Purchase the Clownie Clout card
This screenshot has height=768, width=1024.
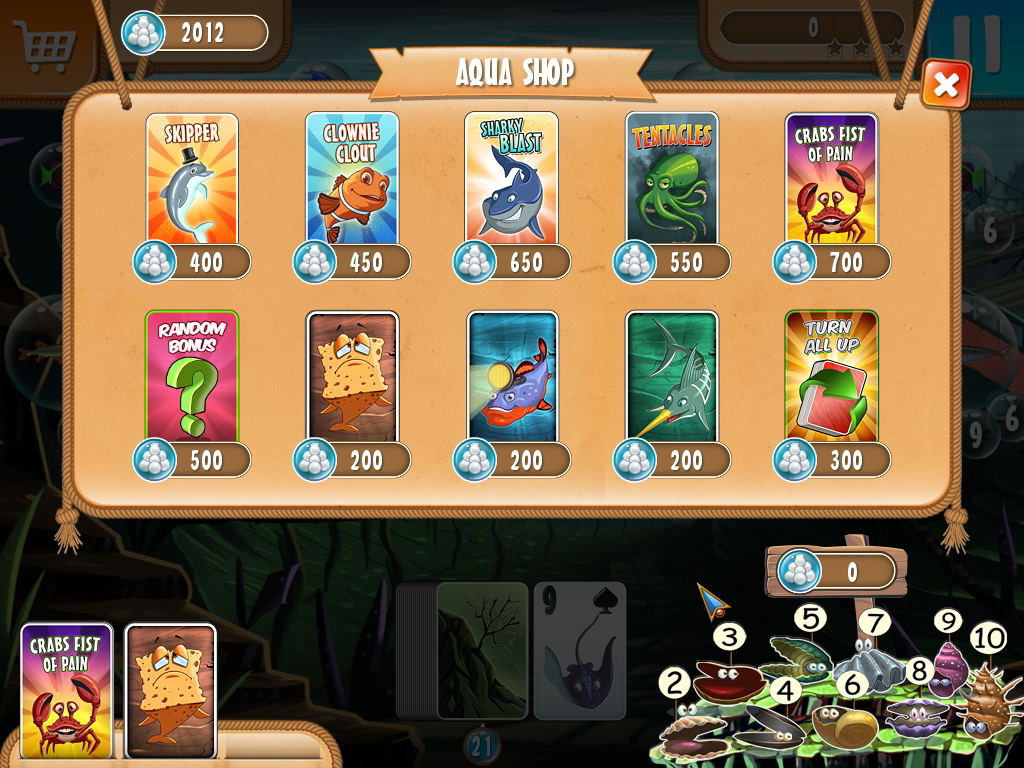coord(352,180)
